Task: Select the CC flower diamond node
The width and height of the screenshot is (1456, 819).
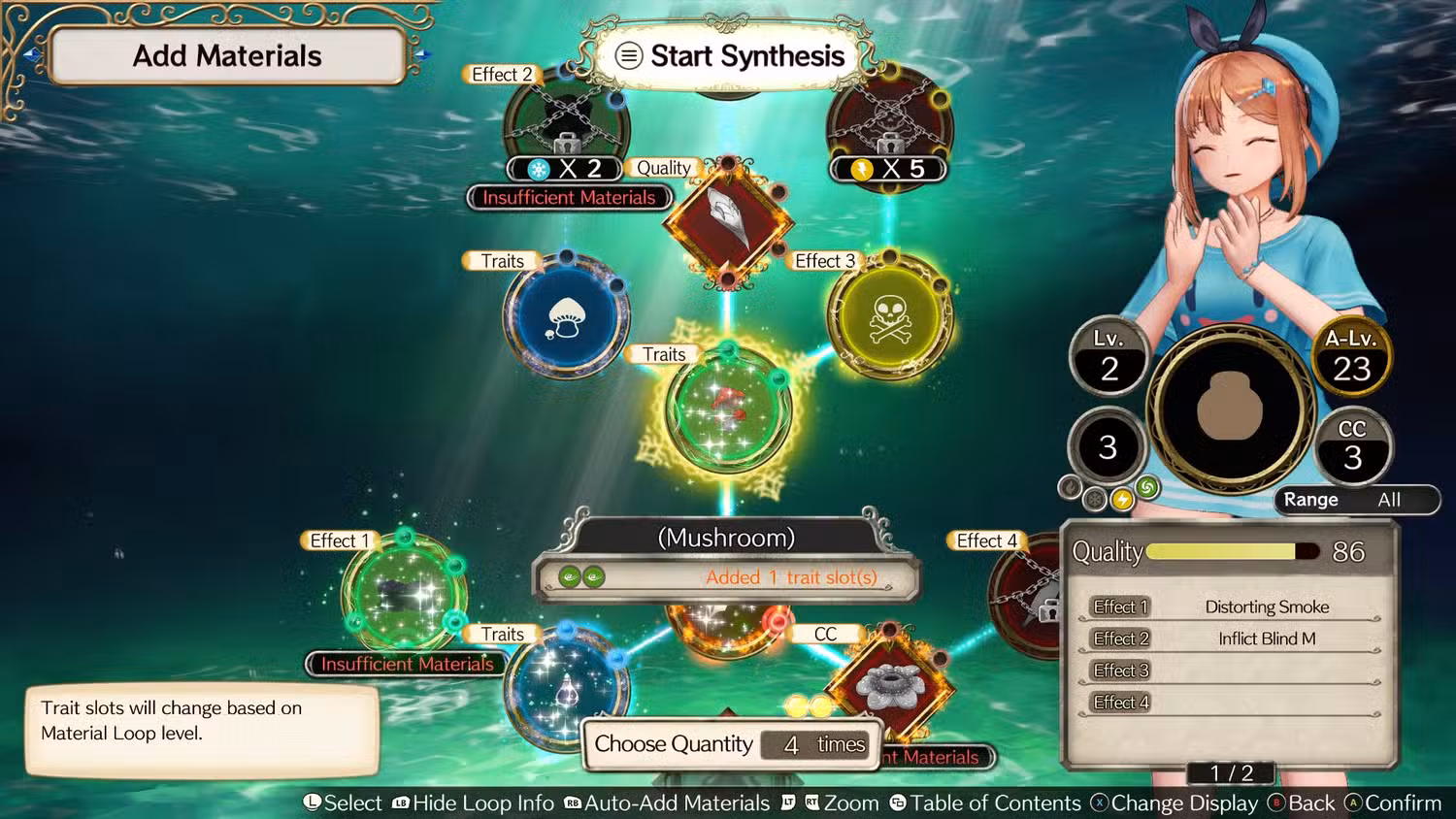Action: (x=889, y=685)
